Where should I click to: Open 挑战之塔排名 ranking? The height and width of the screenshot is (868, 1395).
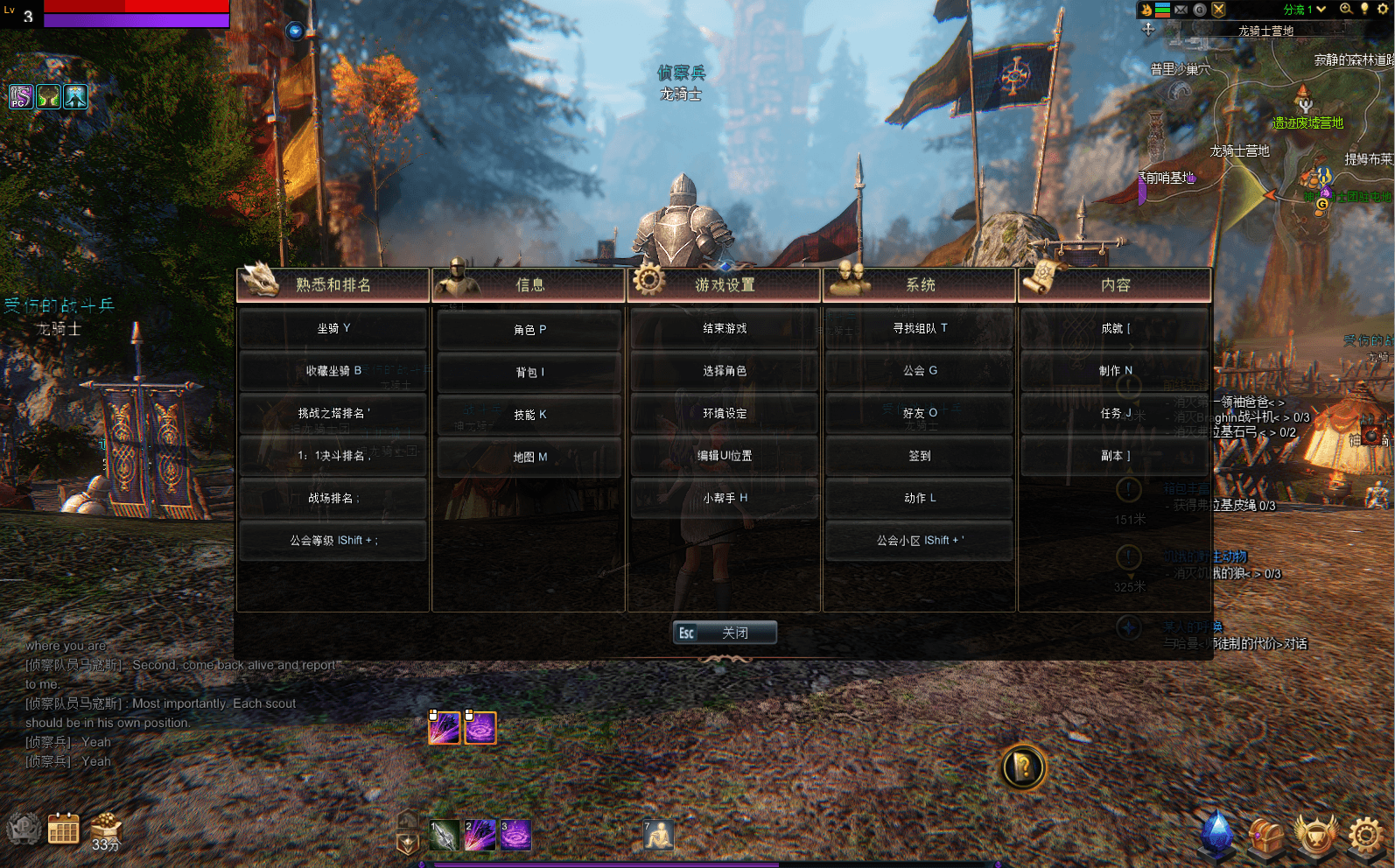tap(333, 413)
